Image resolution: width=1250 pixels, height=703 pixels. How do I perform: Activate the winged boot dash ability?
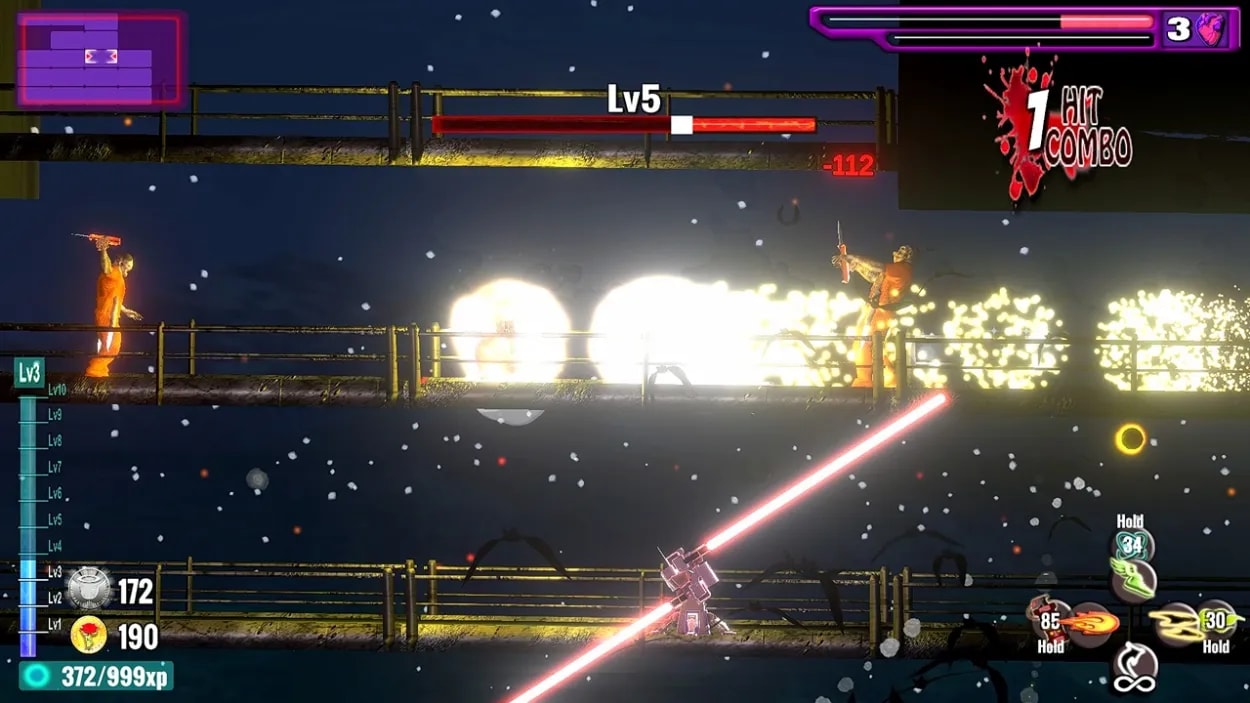1133,579
